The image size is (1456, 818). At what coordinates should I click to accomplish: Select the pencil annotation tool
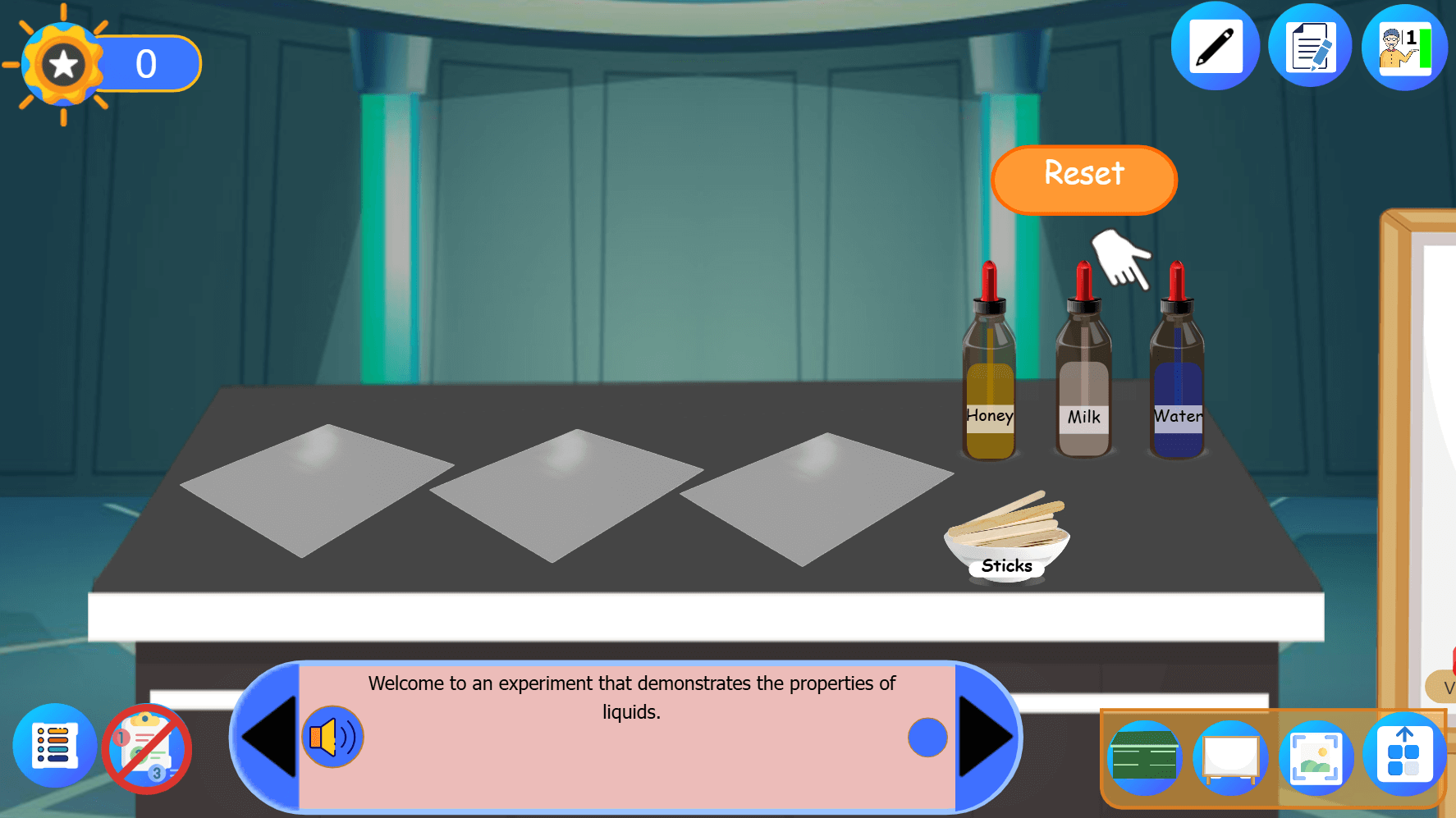pos(1216,46)
